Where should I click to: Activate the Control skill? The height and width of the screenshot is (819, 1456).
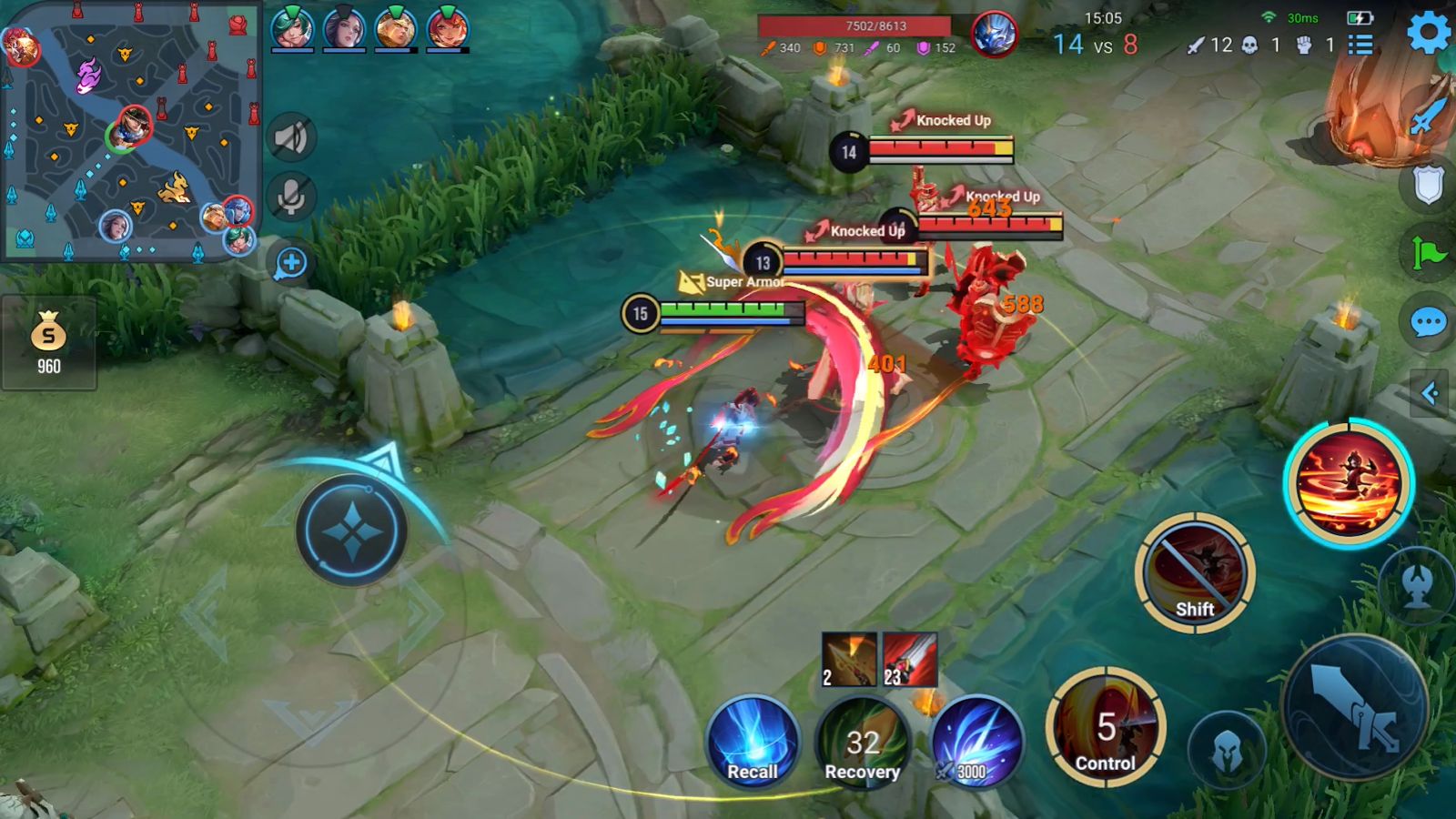pos(1106,727)
